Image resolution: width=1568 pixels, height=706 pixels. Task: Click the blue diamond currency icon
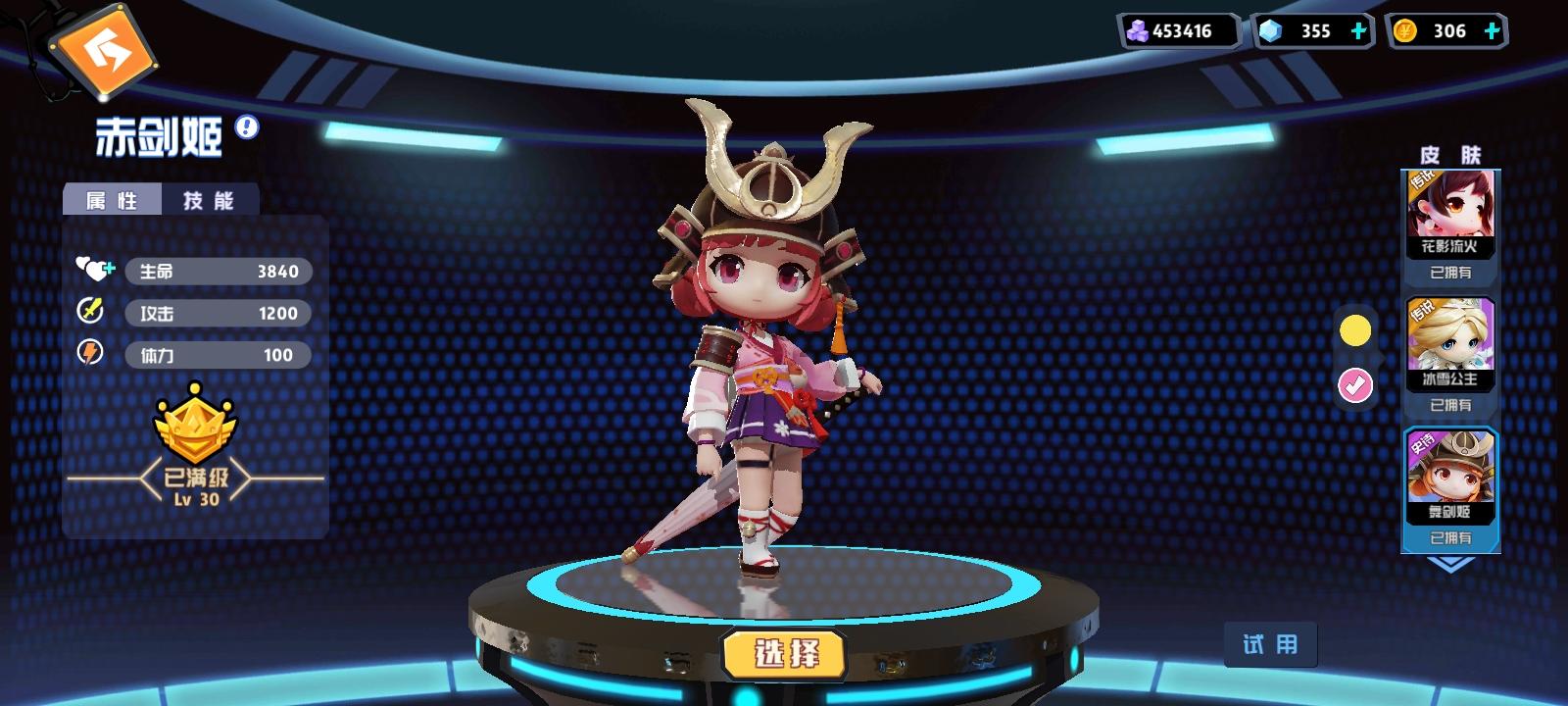pyautogui.click(x=1270, y=30)
